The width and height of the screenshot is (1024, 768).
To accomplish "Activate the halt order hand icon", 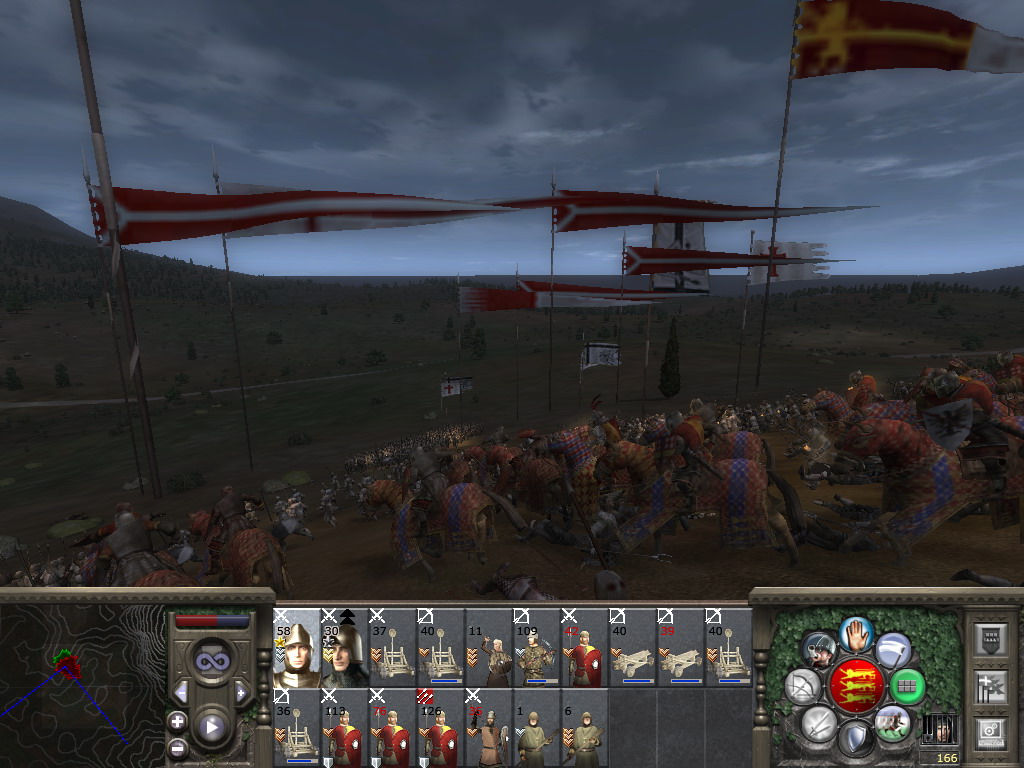I will point(856,632).
